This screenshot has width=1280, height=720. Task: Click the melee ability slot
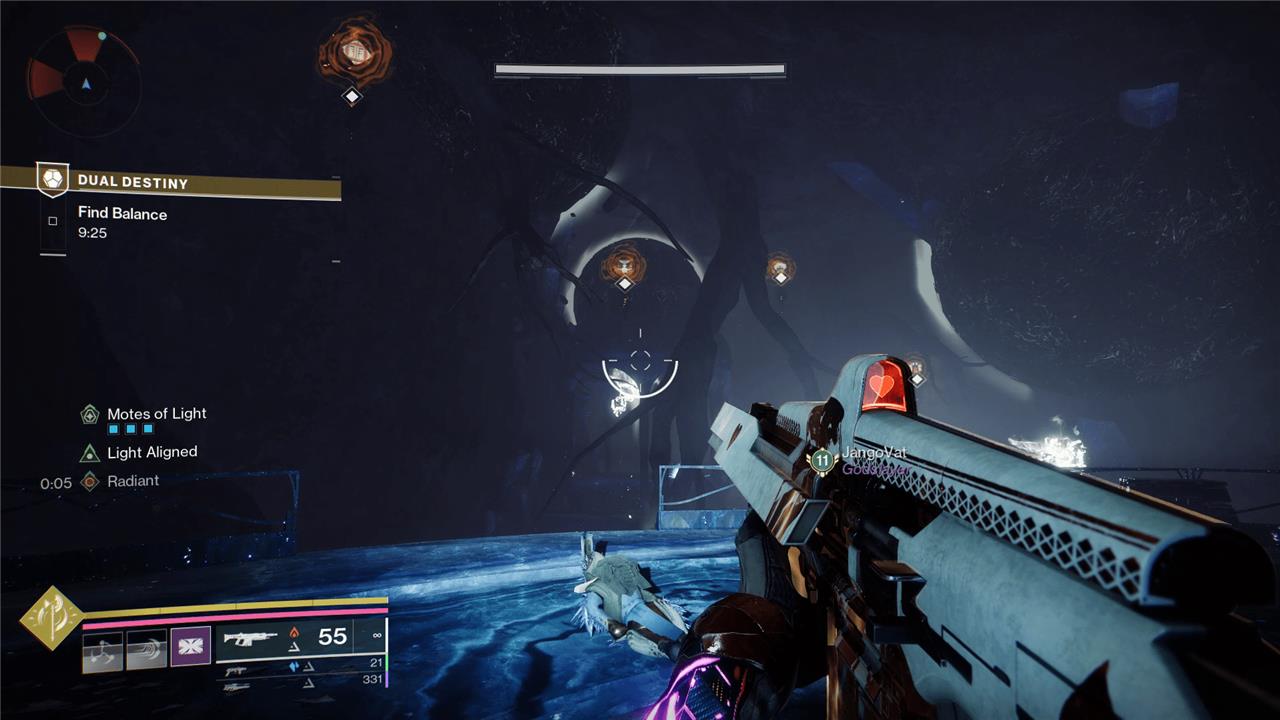[x=146, y=651]
